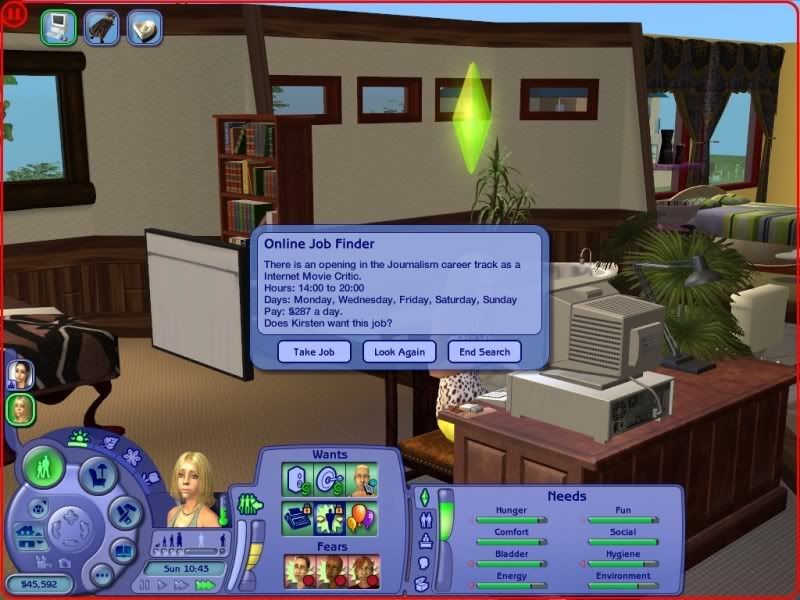Click the toilet action queue icon
The image size is (800, 600).
coord(145,25)
